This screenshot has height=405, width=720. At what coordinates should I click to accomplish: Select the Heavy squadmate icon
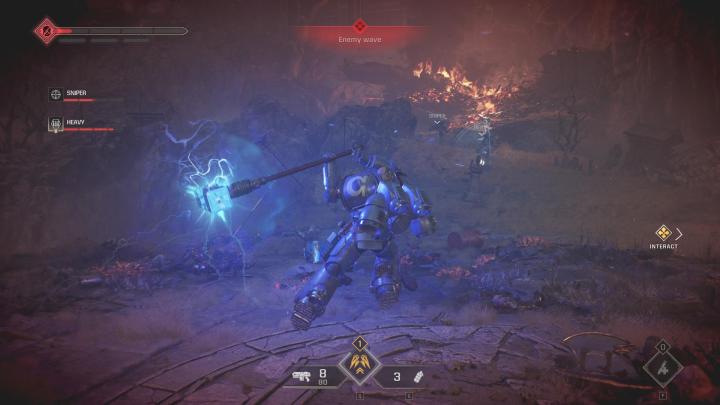(x=56, y=124)
